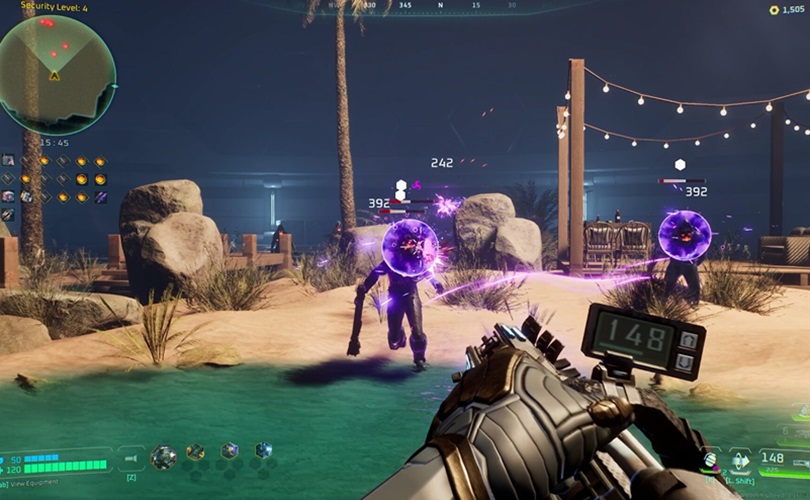Select the large octagonal equipment icon
Screen dimensions: 810x500
point(163,457)
